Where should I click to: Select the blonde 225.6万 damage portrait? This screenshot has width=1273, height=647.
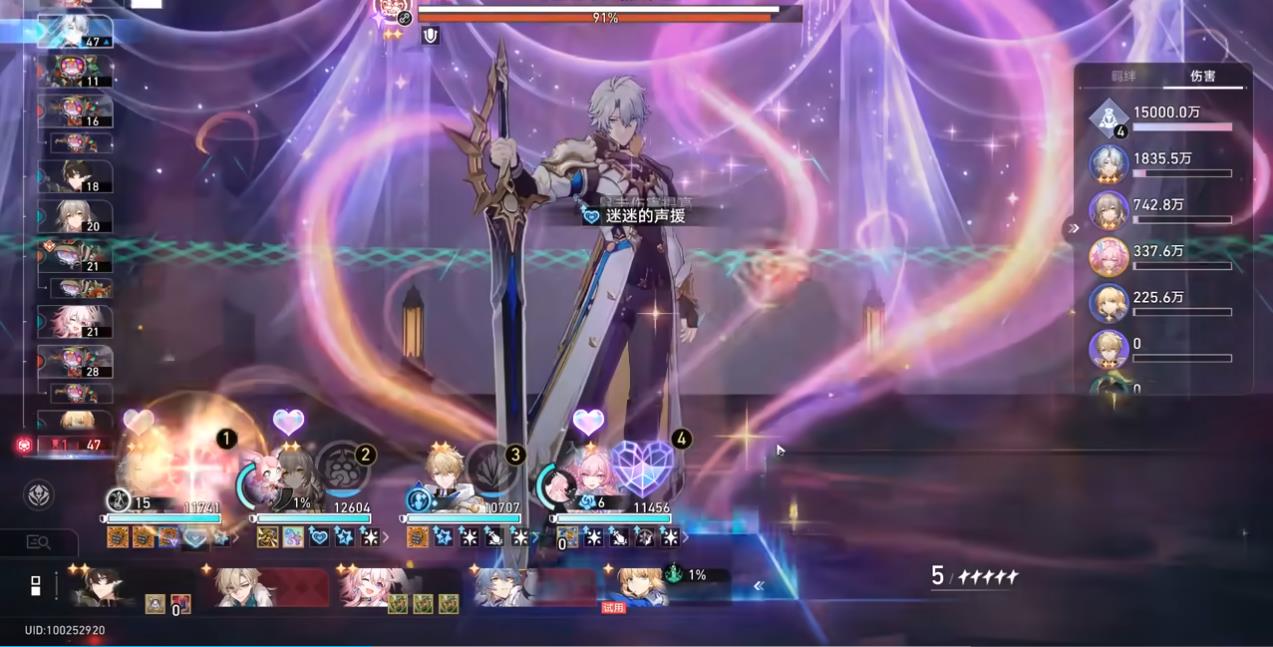coord(1109,303)
